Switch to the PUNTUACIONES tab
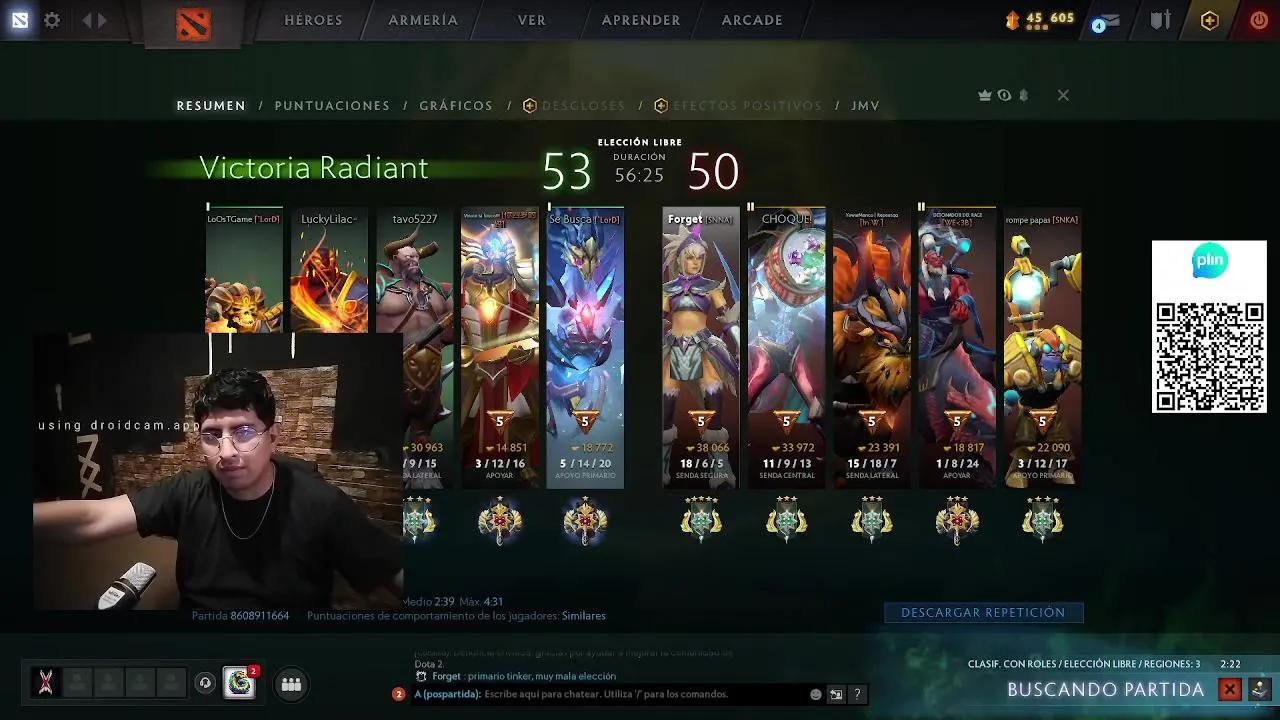1280x720 pixels. pyautogui.click(x=332, y=105)
